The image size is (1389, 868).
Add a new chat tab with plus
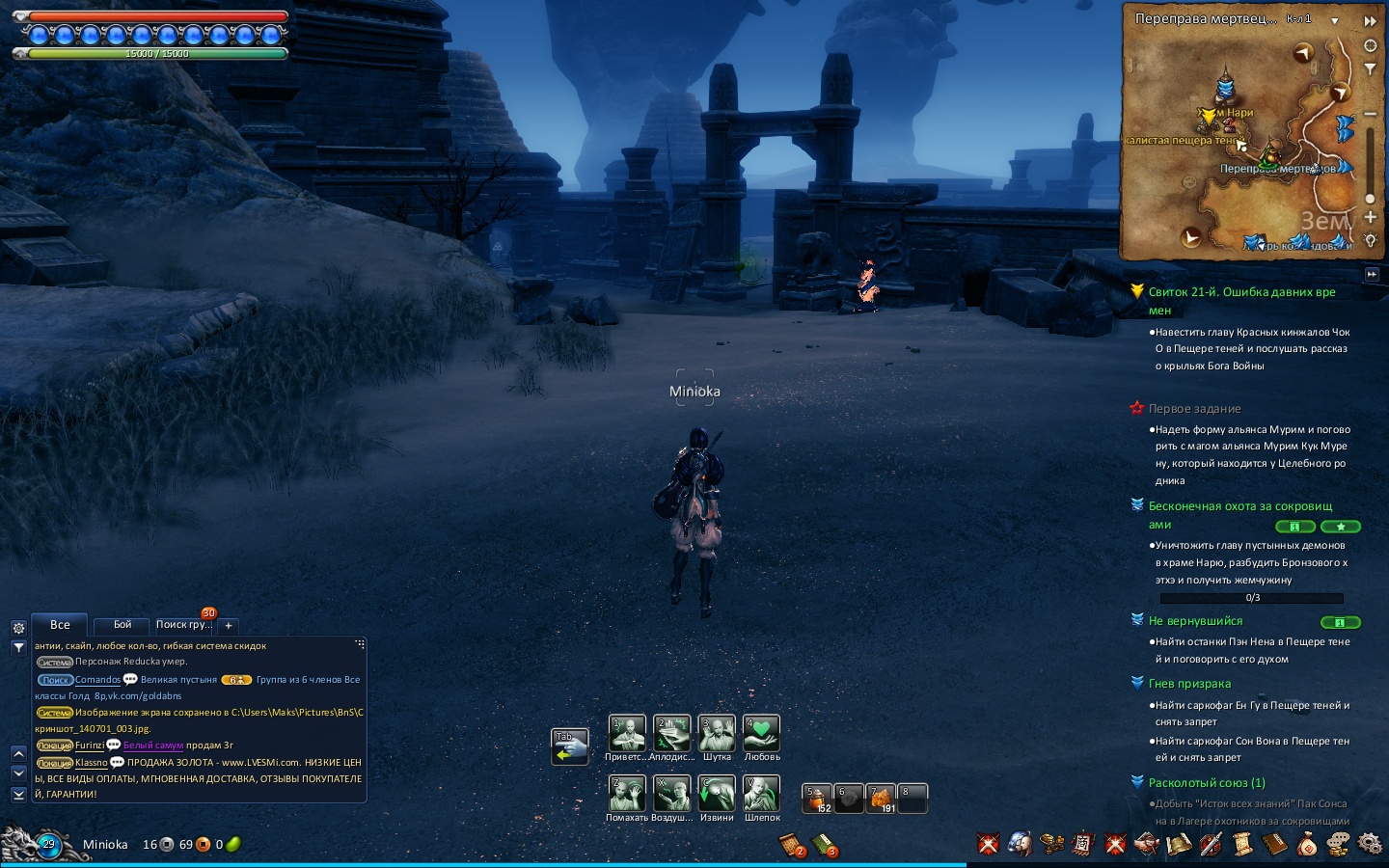pos(229,626)
